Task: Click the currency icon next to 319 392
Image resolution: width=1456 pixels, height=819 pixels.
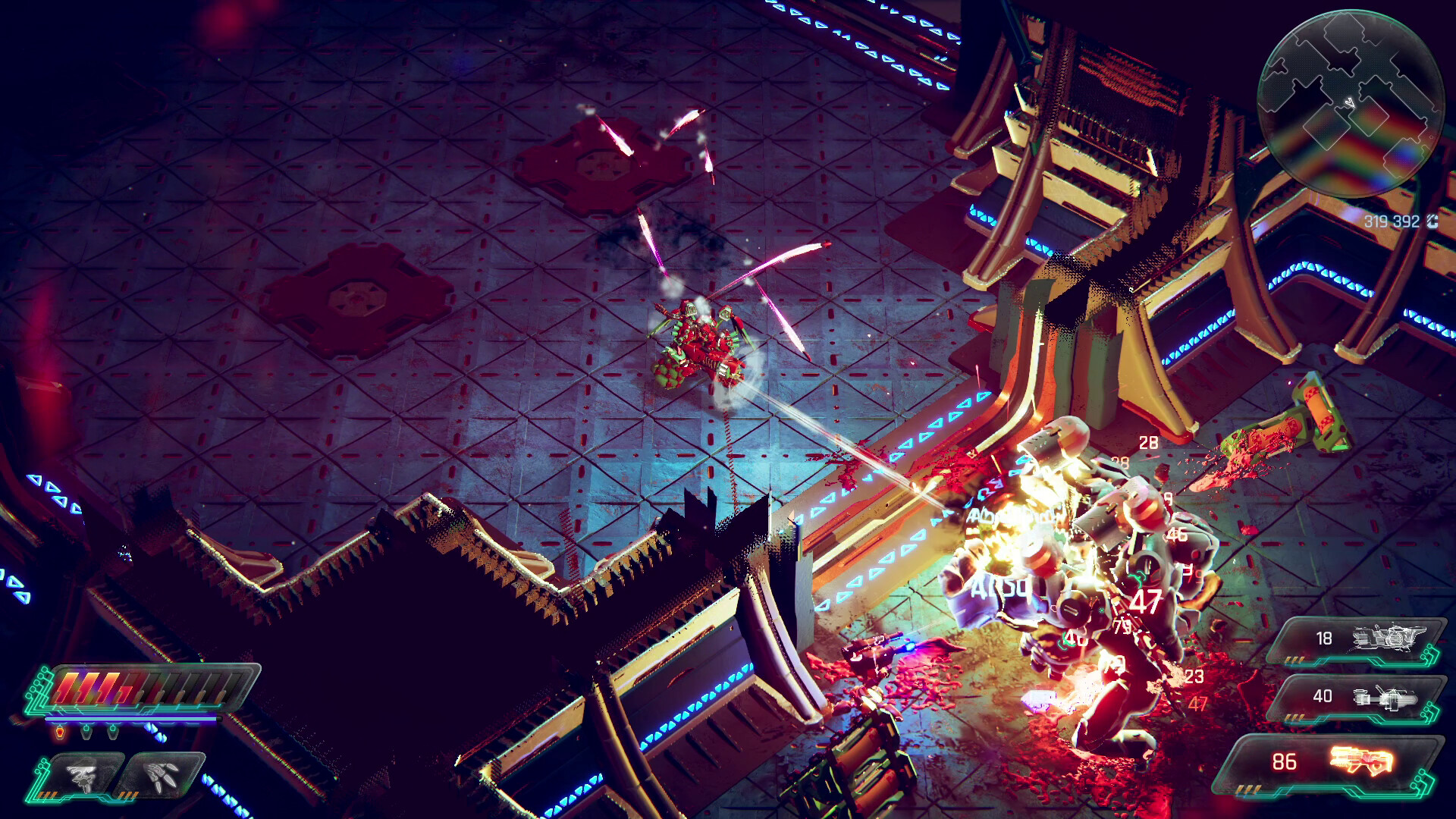Action: (x=1432, y=221)
